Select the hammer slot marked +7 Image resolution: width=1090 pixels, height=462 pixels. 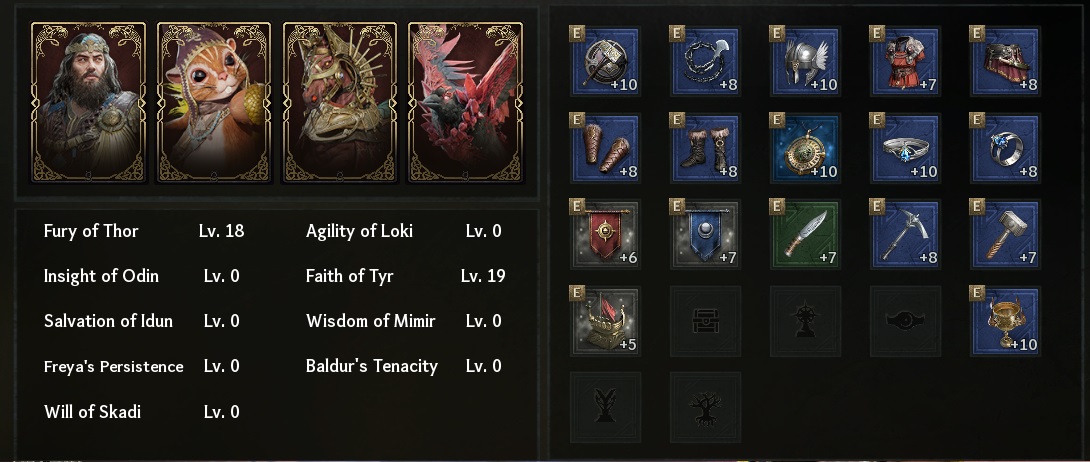point(1005,234)
